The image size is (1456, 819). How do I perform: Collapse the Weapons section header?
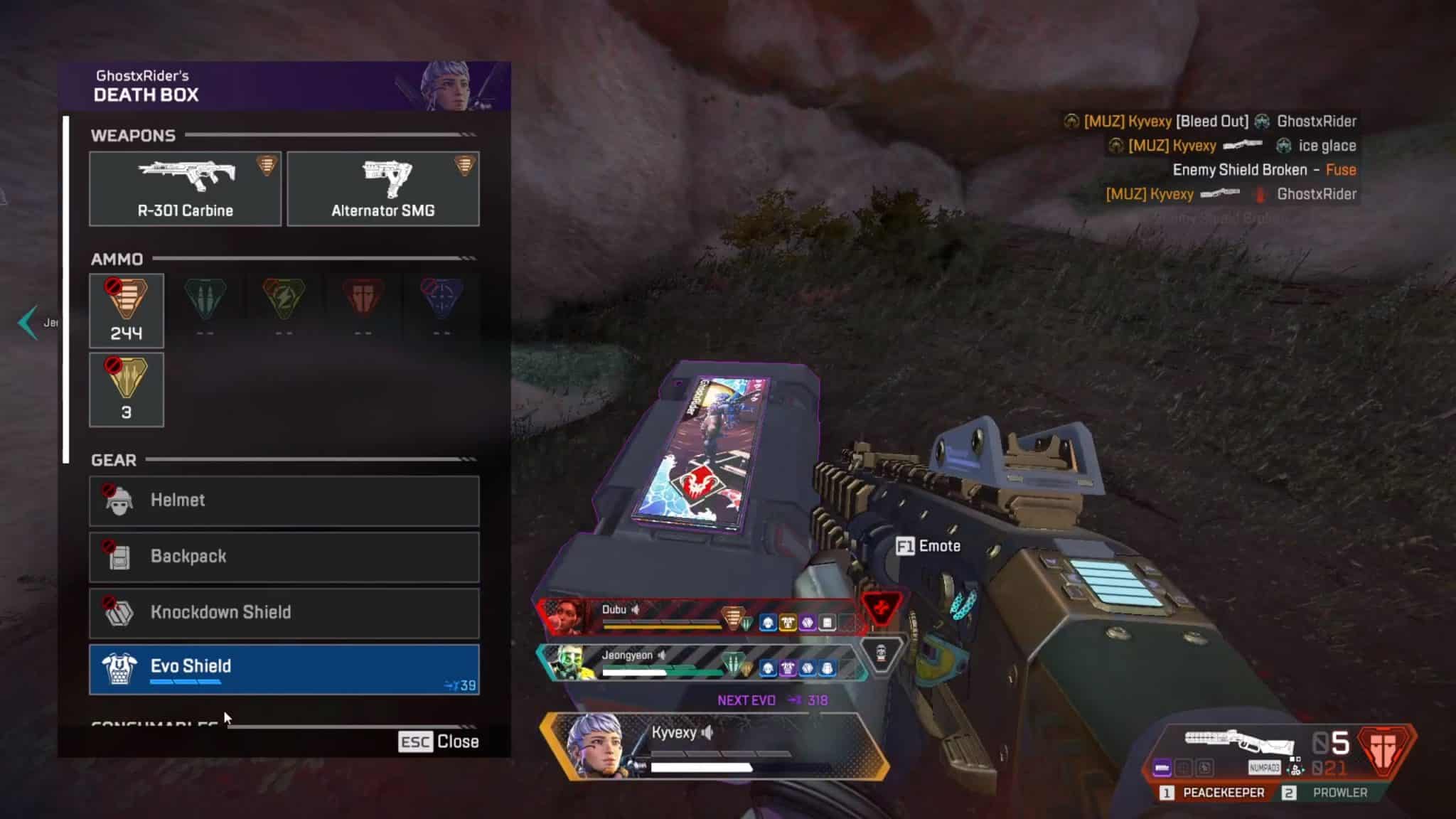(133, 135)
